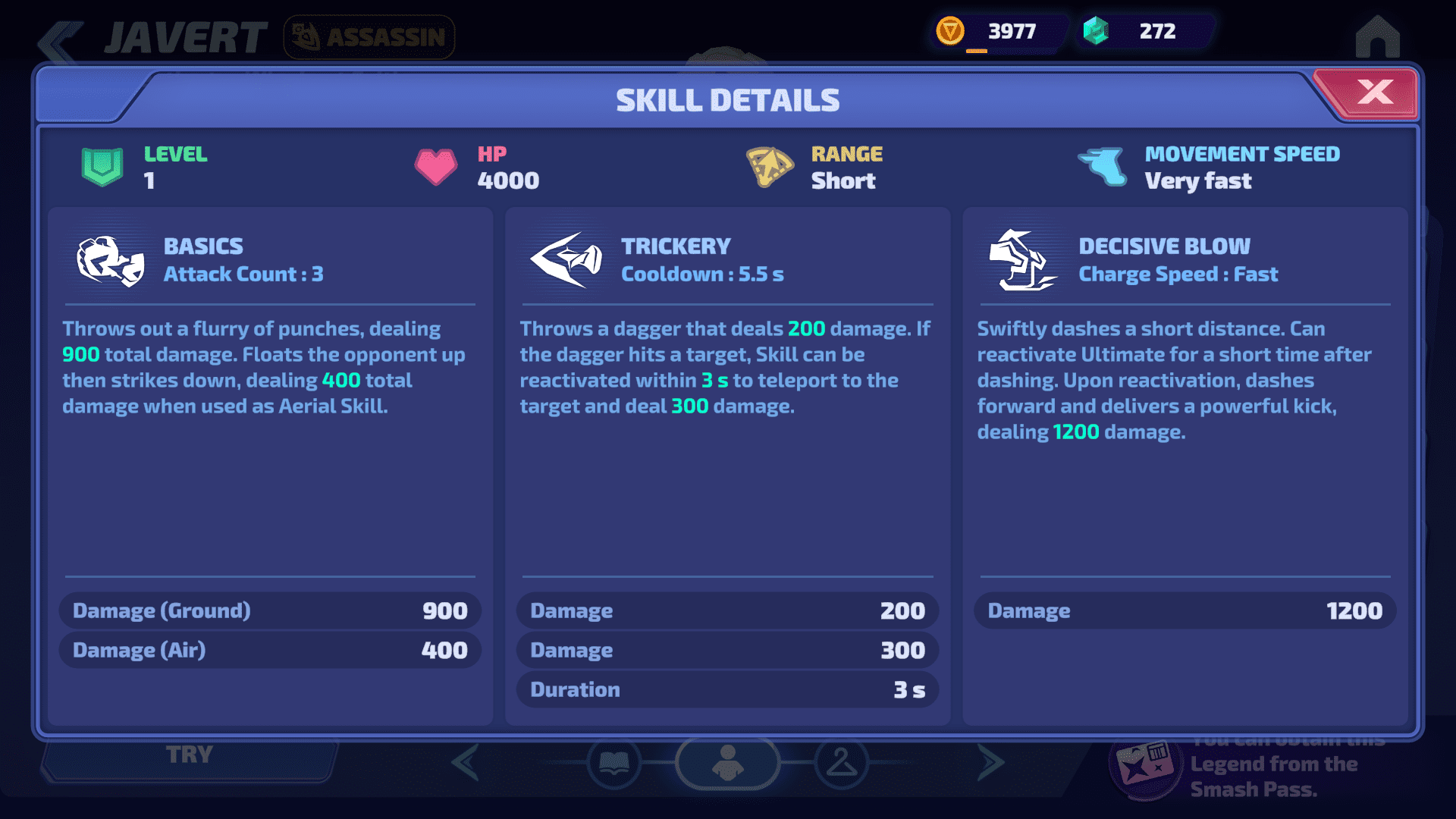Show the next legend with right arrow
This screenshot has height=819, width=1456.
tap(990, 763)
